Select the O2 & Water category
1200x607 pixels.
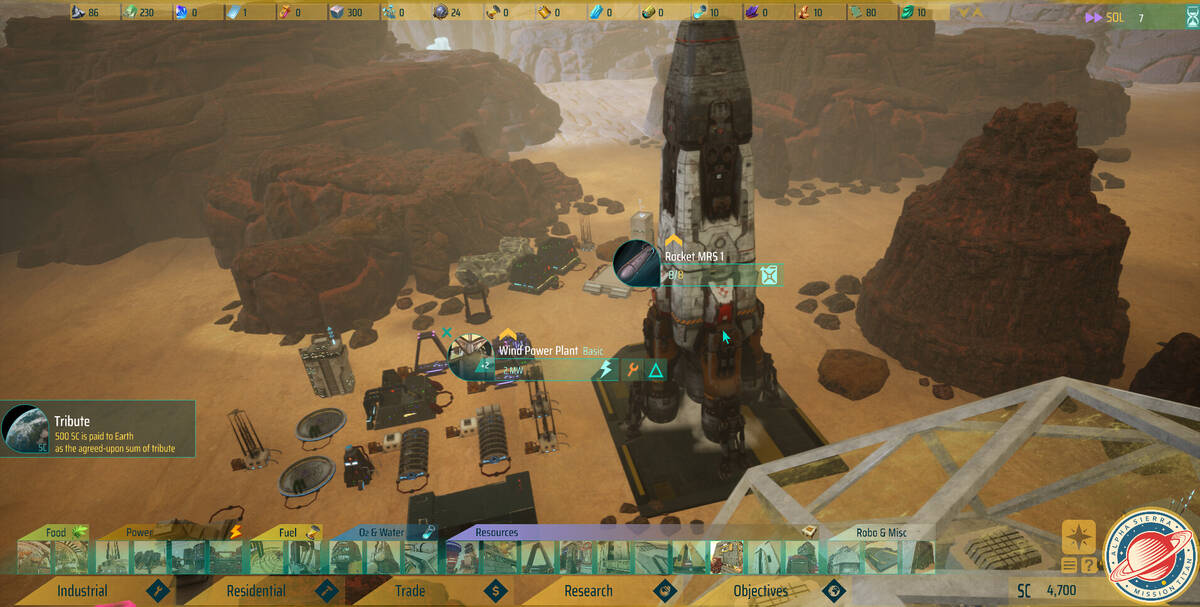tap(381, 532)
